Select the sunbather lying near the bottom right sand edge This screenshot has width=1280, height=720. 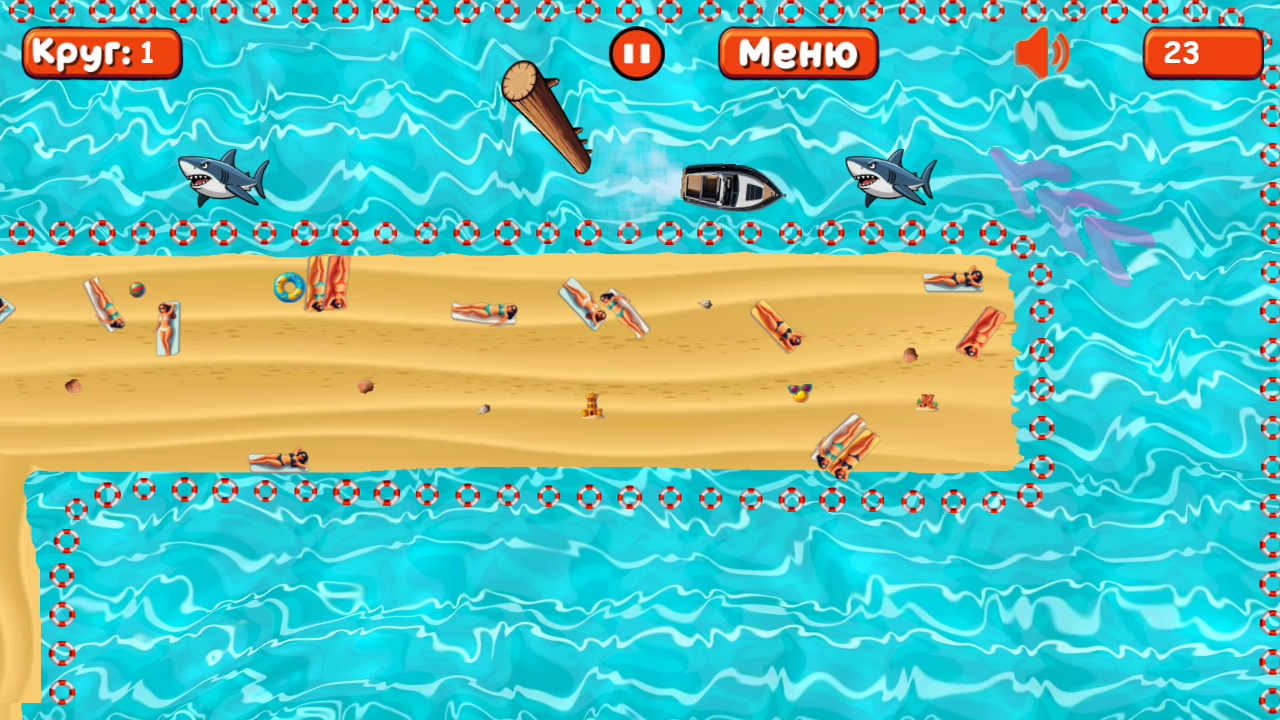845,450
